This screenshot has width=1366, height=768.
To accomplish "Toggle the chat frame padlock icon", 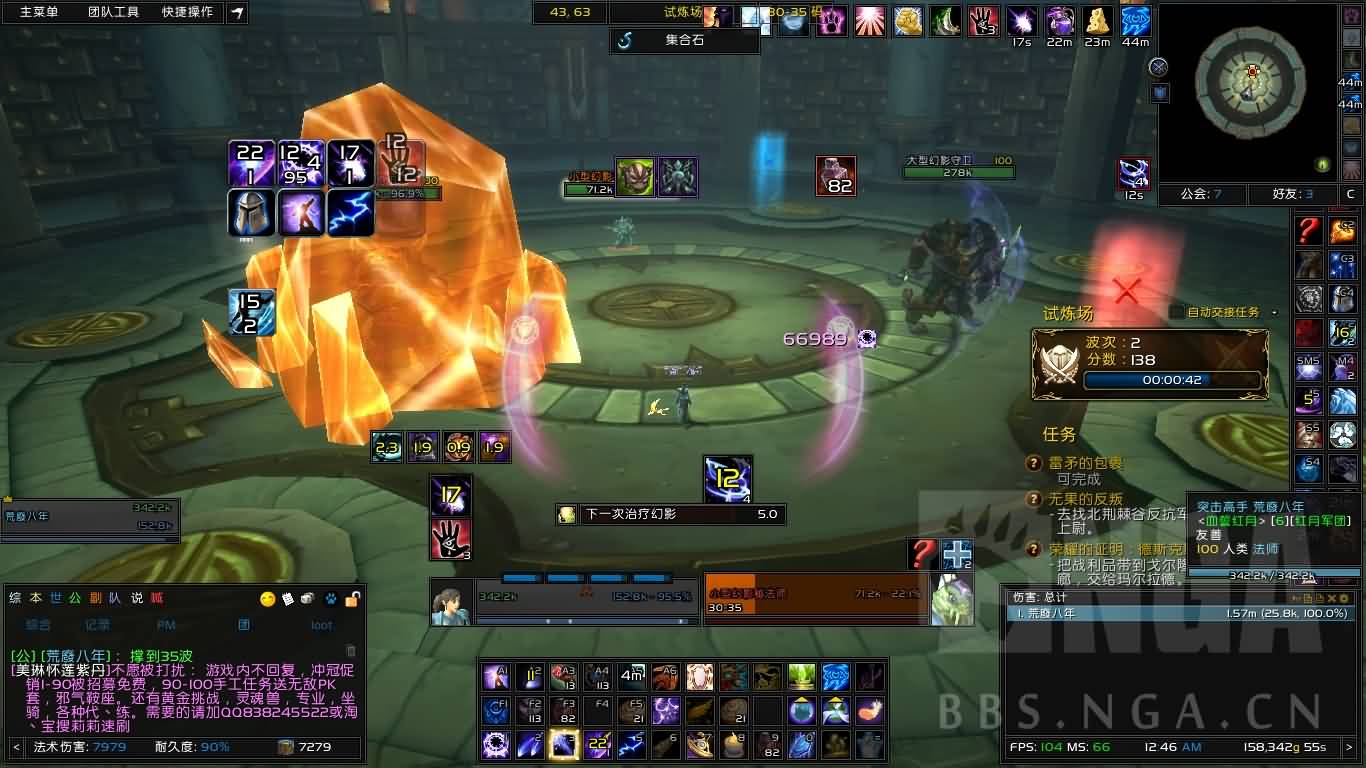I will coord(352,599).
